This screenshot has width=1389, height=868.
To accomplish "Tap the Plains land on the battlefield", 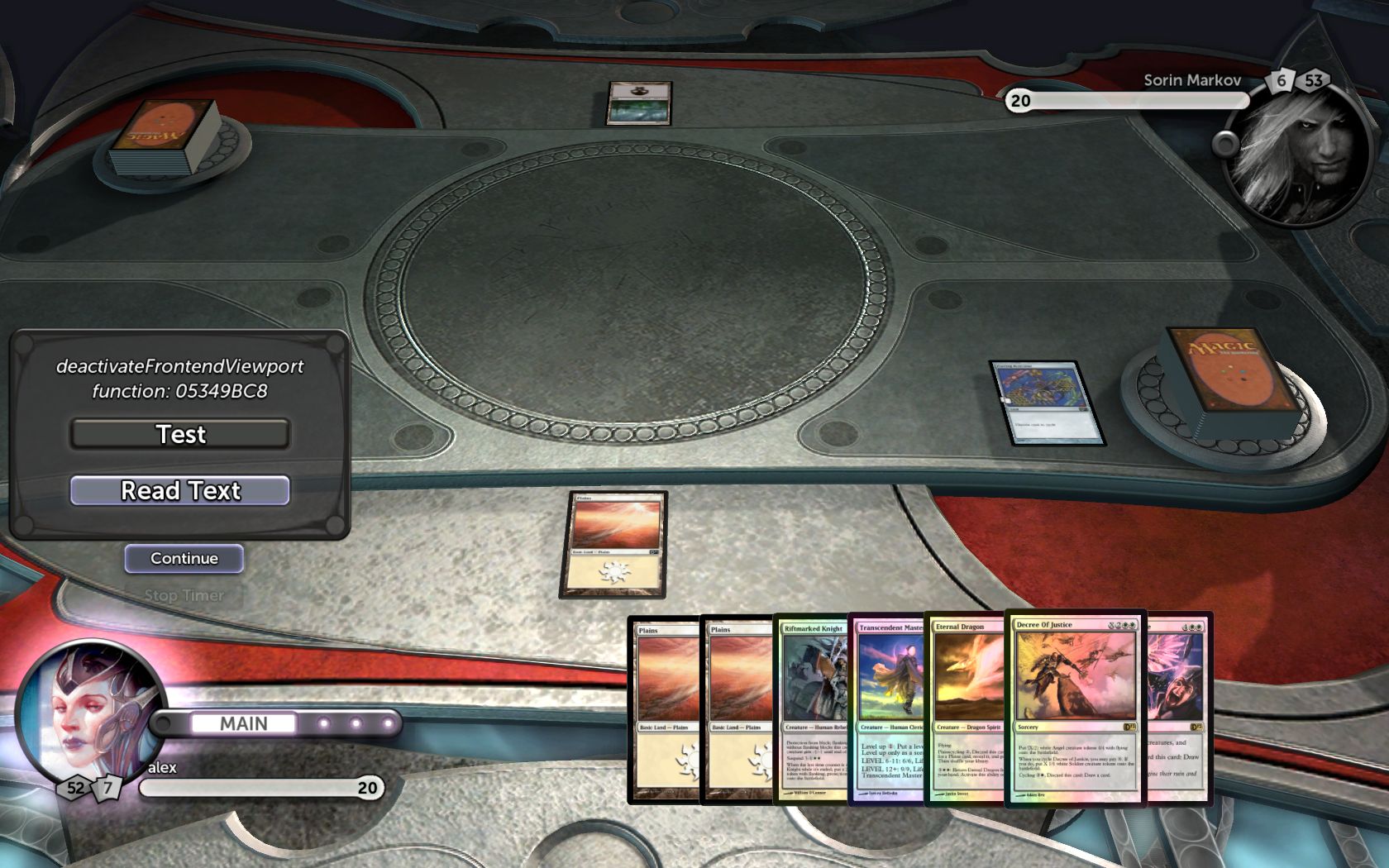I will pos(613,544).
